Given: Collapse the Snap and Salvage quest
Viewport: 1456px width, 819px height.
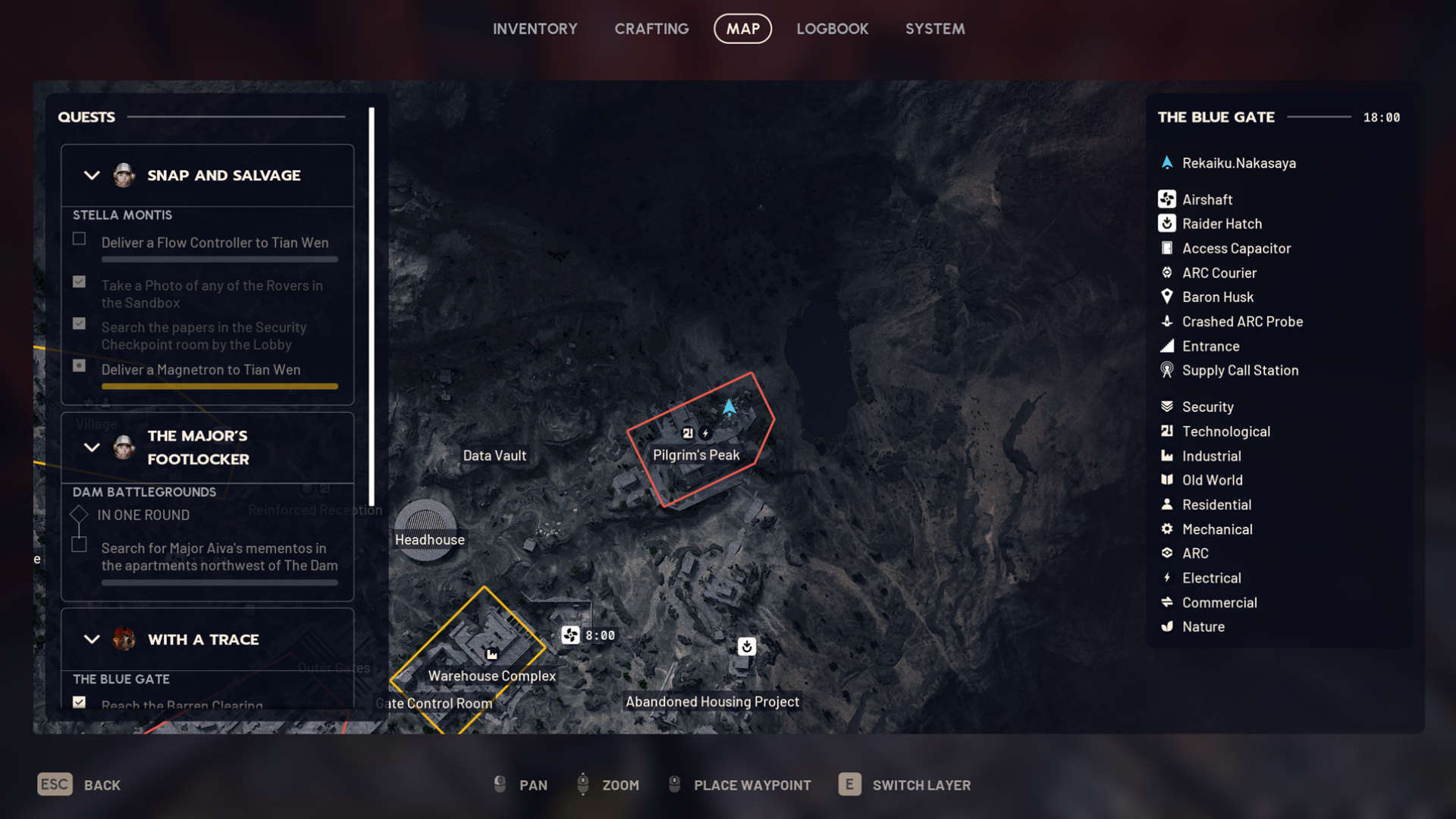Looking at the screenshot, I should coord(92,175).
